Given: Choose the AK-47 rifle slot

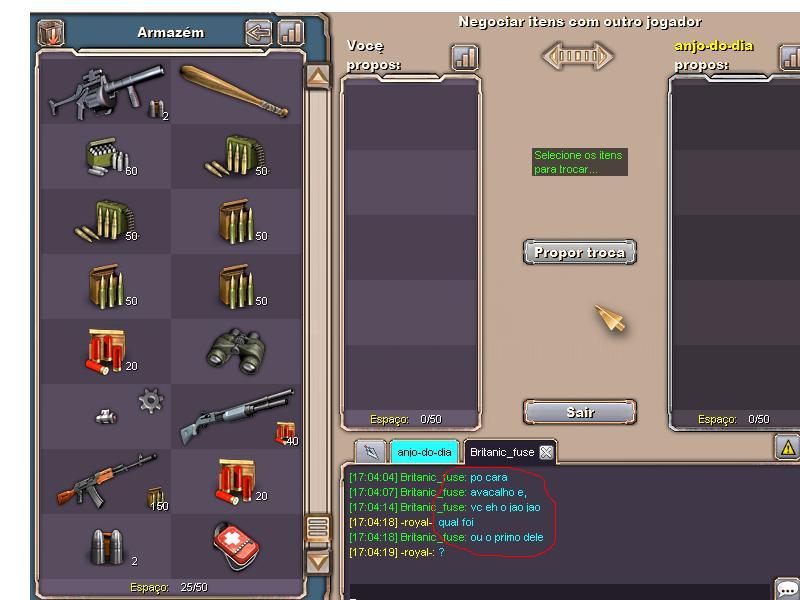Looking at the screenshot, I should [106, 481].
